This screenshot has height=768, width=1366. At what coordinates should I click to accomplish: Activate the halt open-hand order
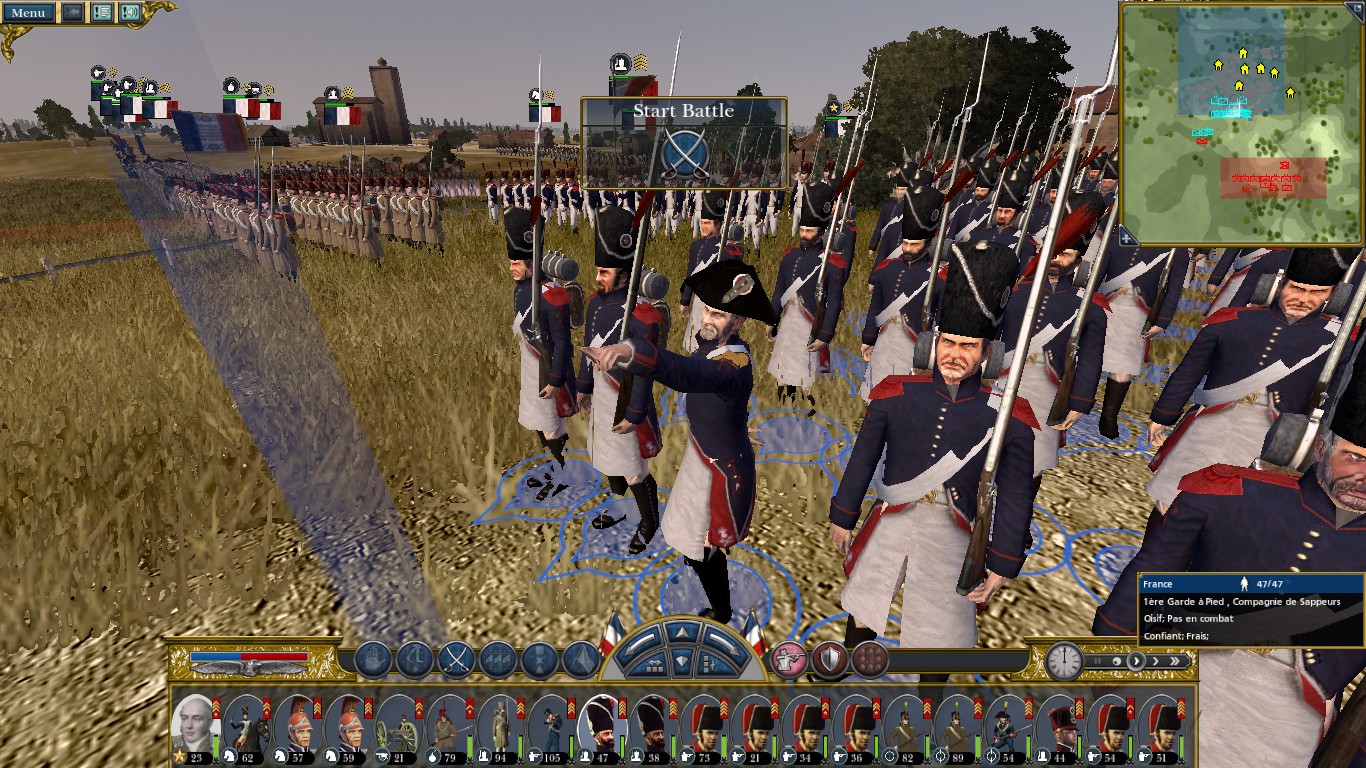[x=372, y=660]
